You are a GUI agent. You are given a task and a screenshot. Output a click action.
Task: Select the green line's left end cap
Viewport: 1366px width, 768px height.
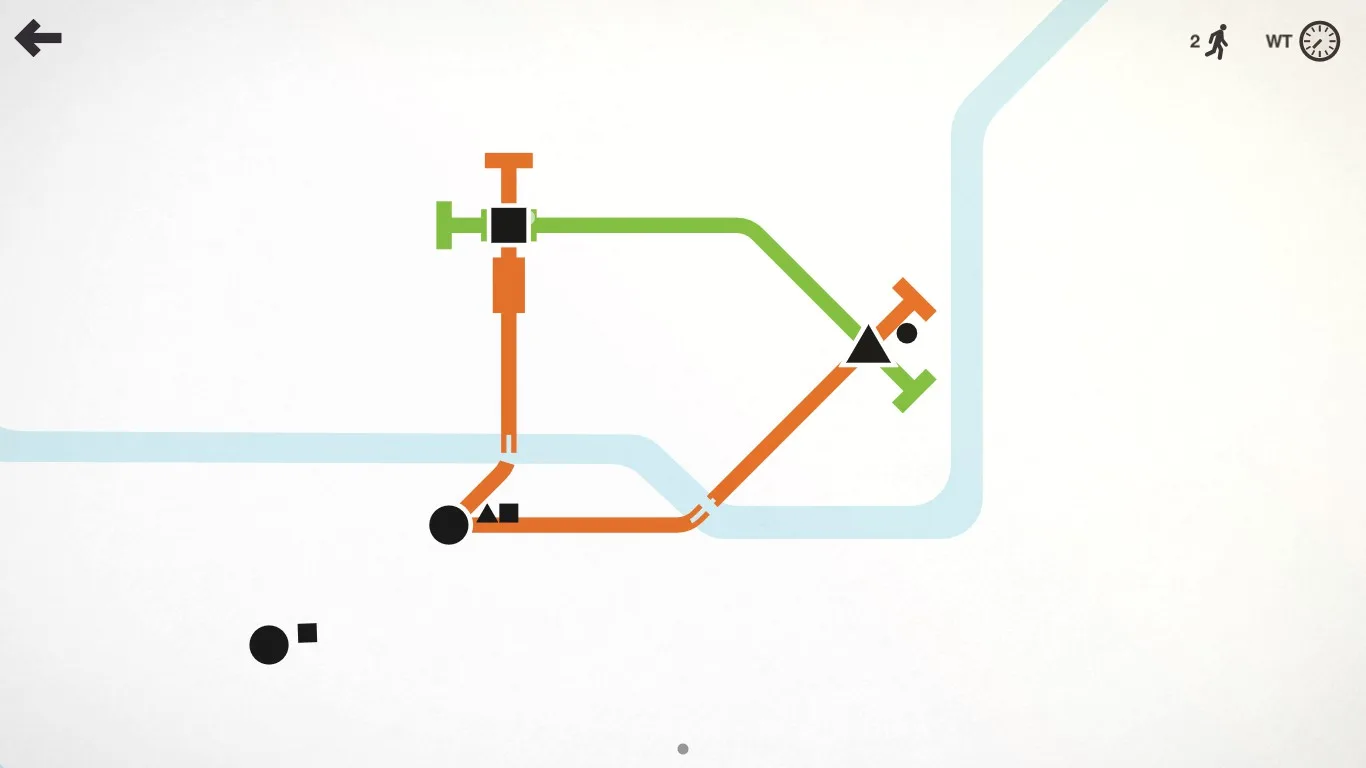coord(443,224)
